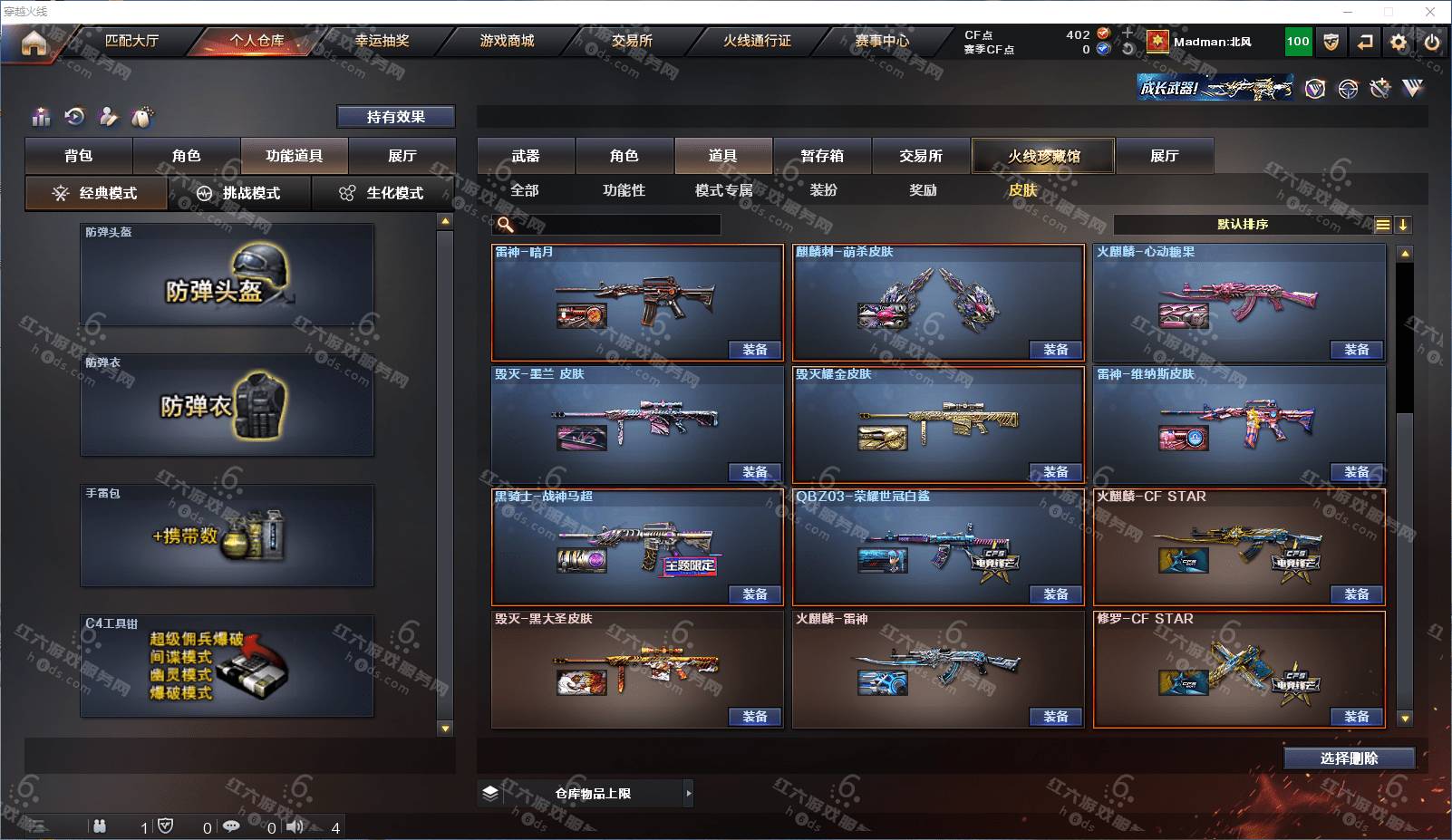Open the settings gear icon
This screenshot has width=1452, height=840.
(1399, 43)
